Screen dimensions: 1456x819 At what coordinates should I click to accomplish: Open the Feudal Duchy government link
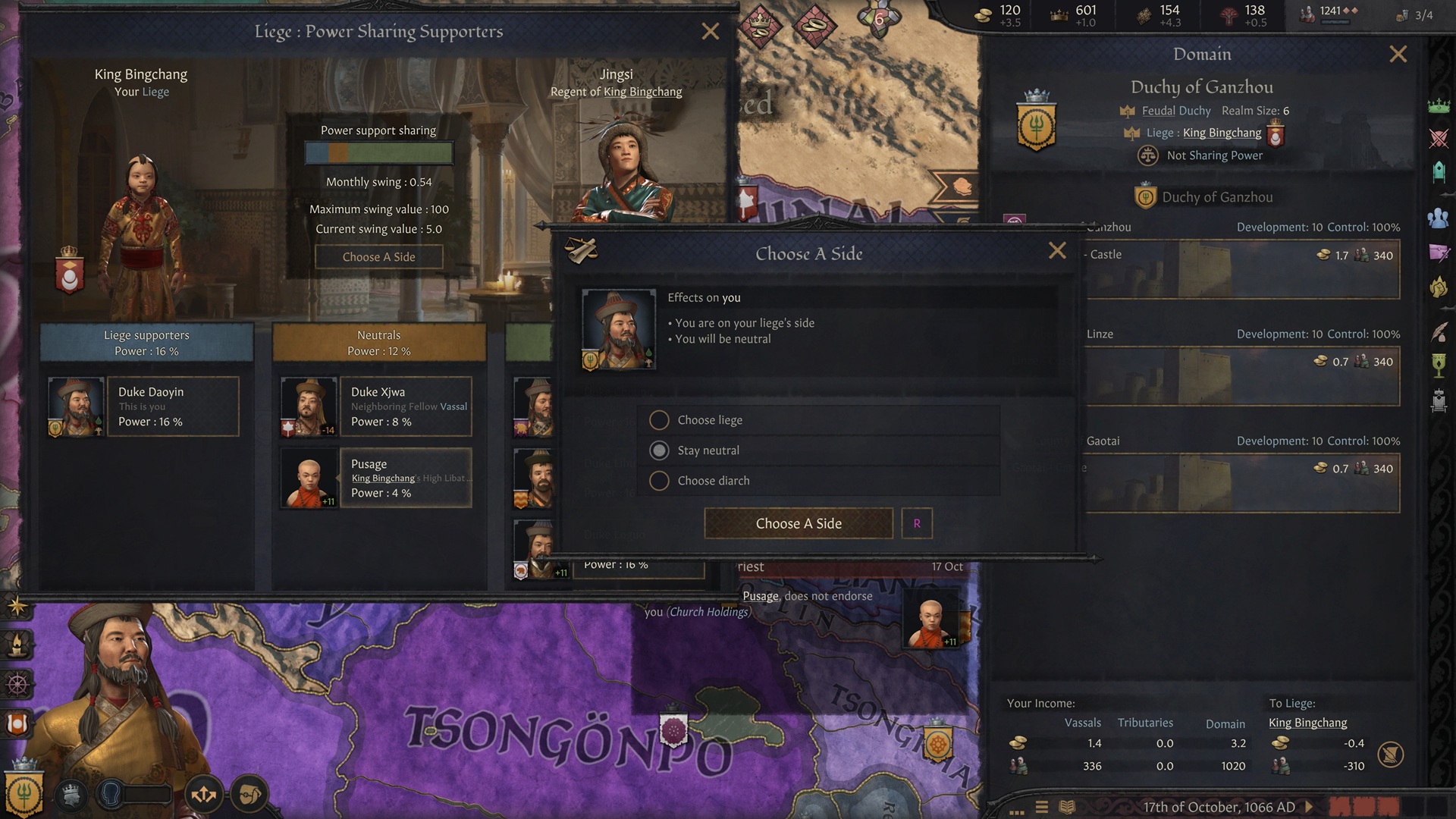pos(1175,111)
